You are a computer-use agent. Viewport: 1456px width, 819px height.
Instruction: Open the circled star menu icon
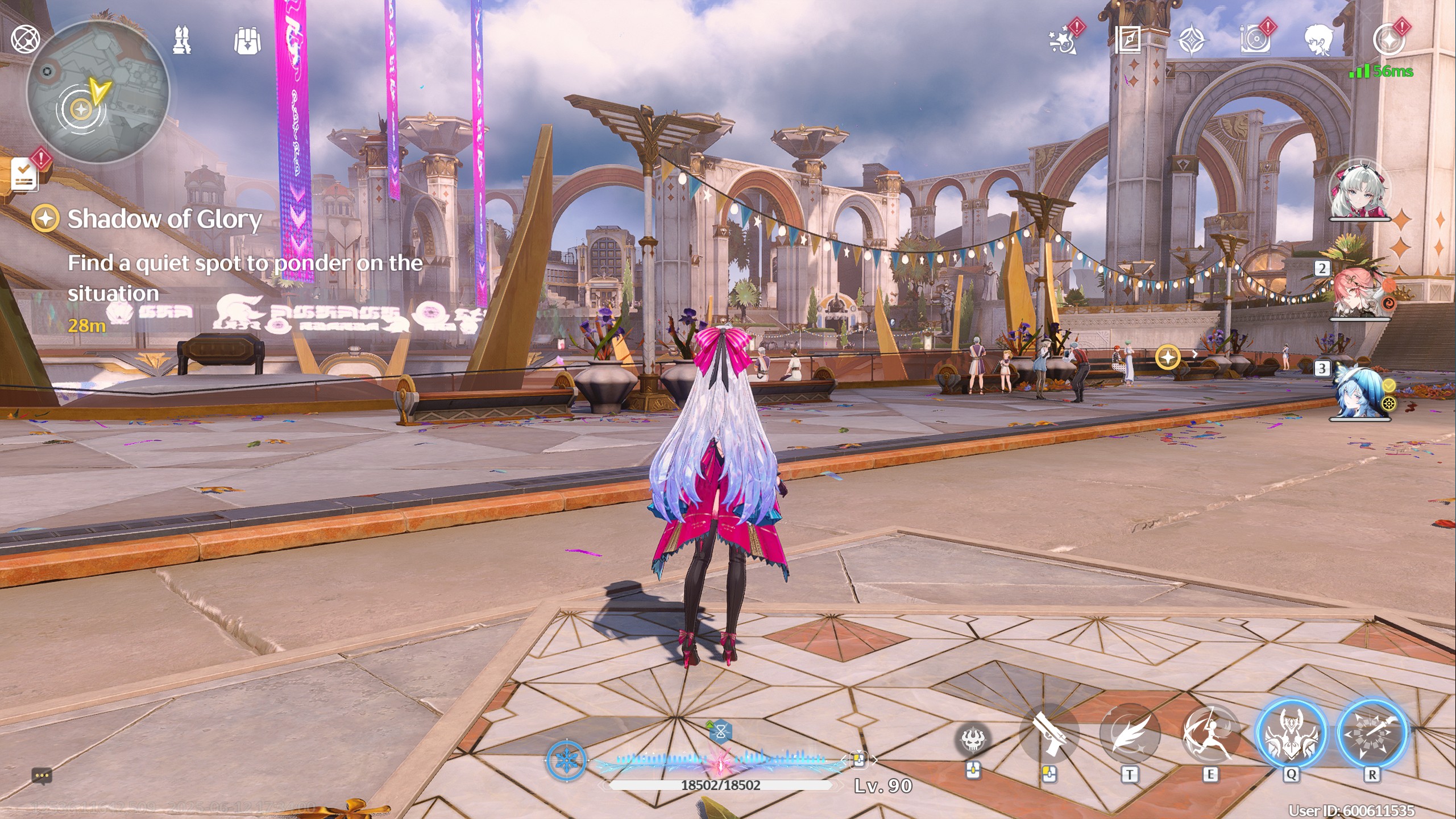coord(1388,40)
